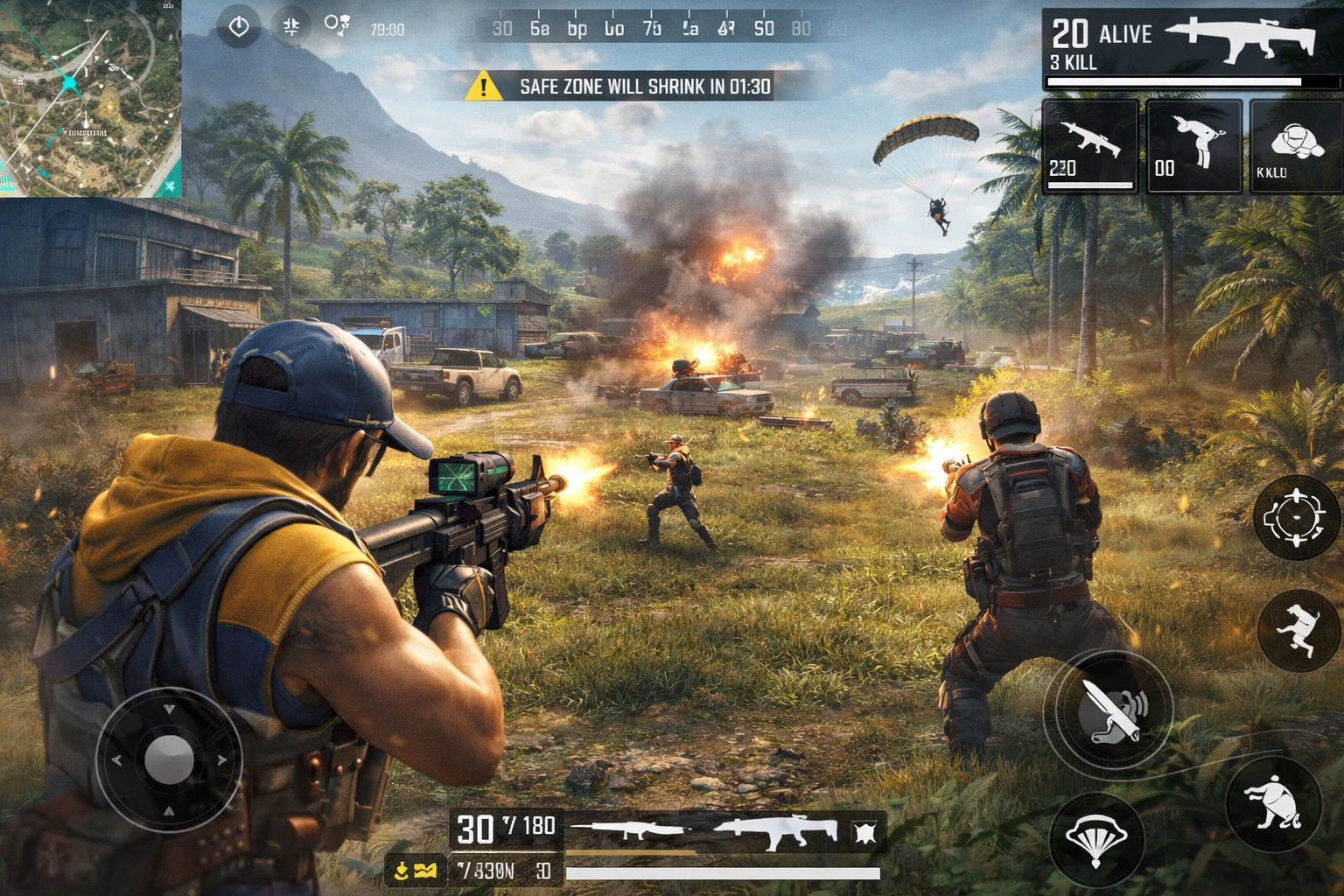Click the small square icon beside the weapons
The height and width of the screenshot is (896, 1344).
[x=864, y=831]
